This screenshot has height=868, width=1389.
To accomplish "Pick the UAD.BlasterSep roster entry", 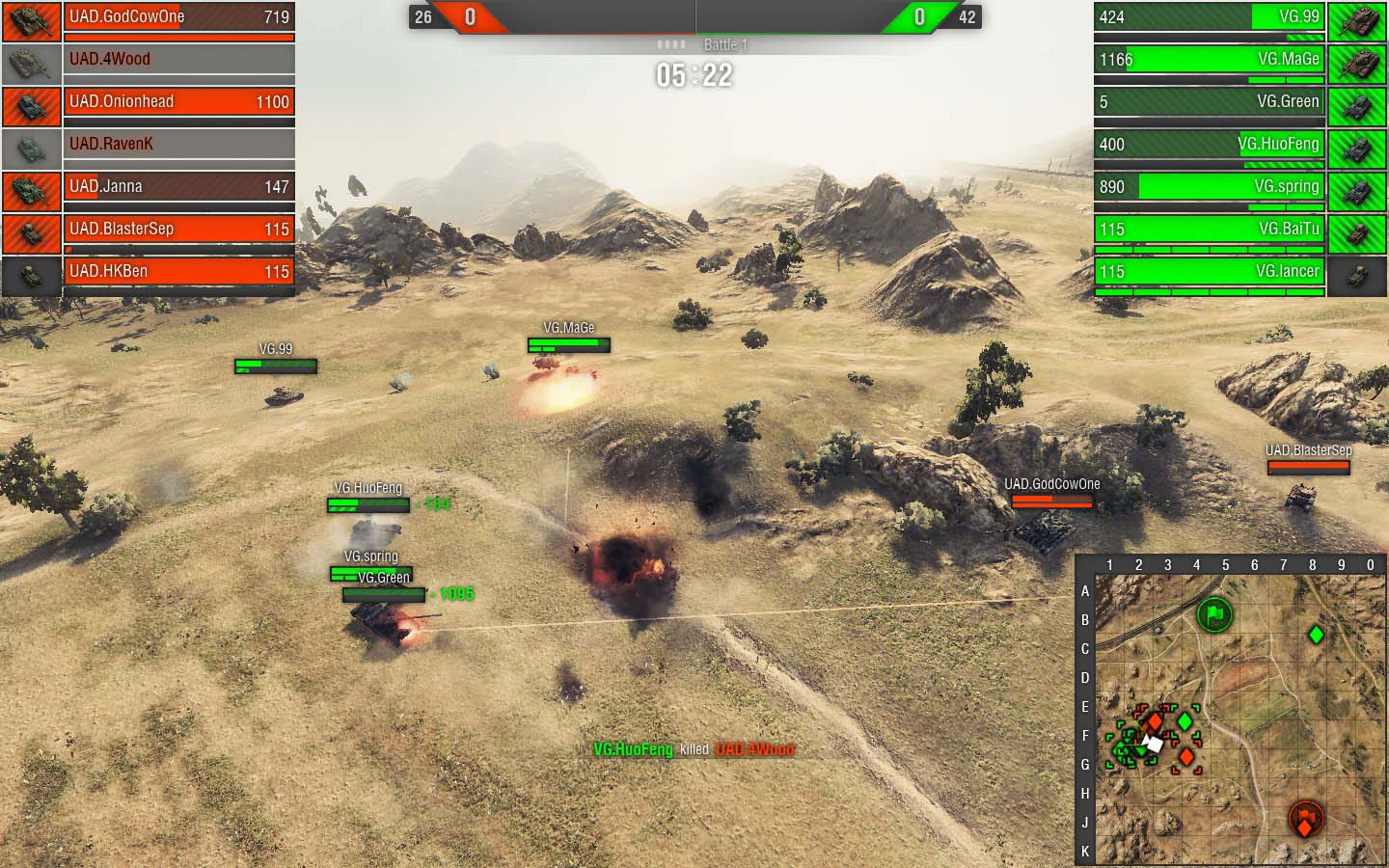I will 178,230.
